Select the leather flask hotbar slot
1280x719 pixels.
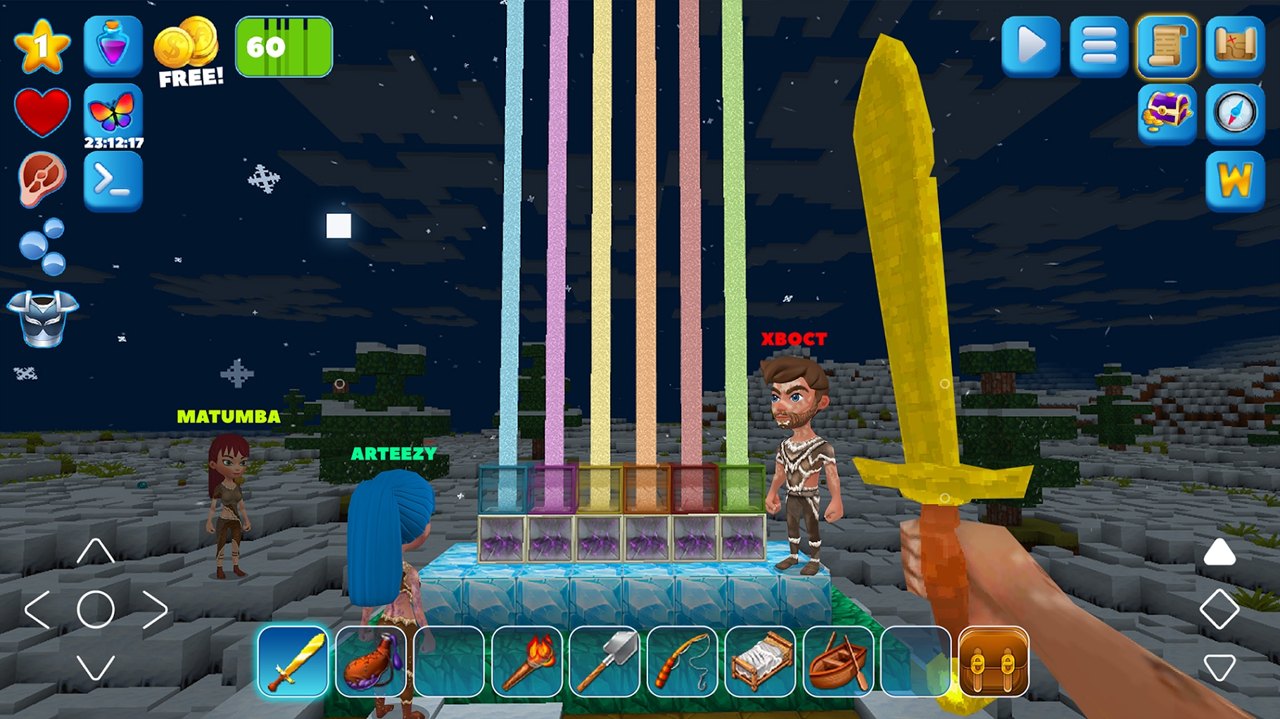[370, 661]
